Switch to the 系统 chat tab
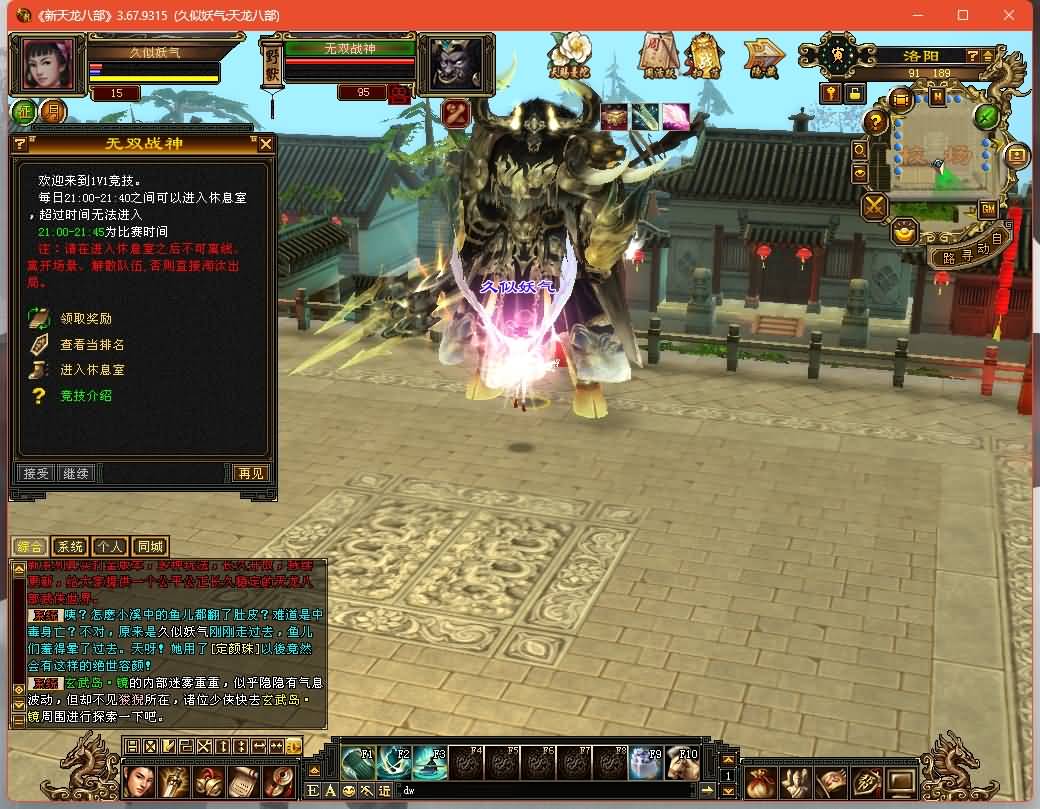 [x=70, y=547]
